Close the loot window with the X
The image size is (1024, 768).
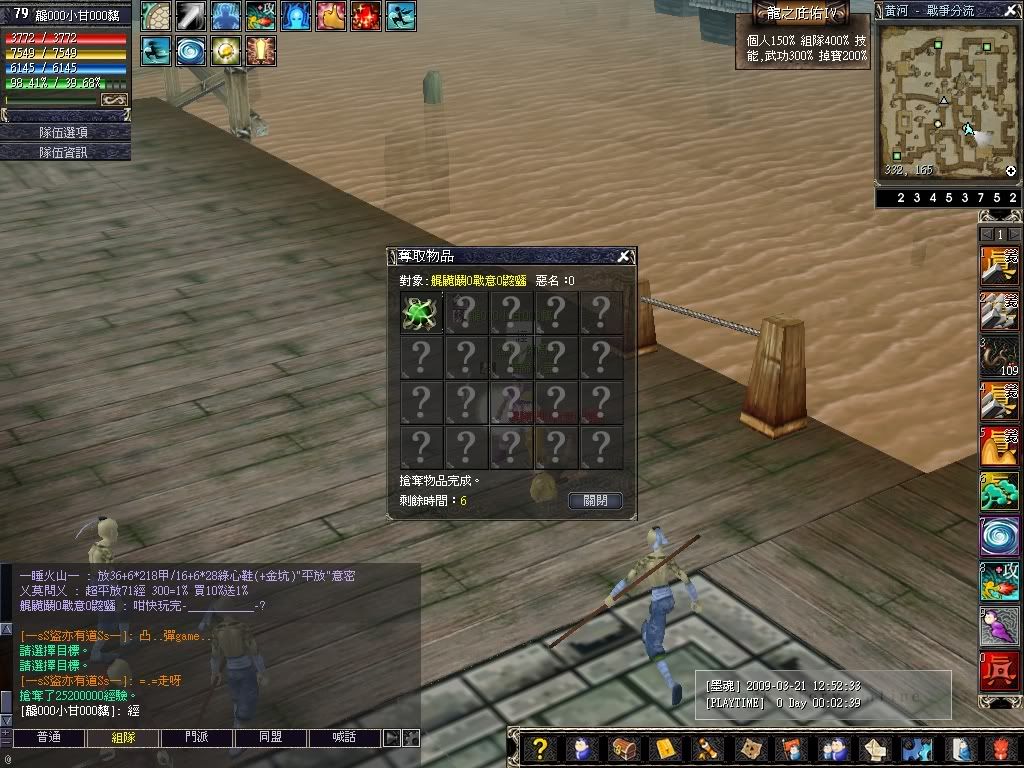click(x=623, y=256)
